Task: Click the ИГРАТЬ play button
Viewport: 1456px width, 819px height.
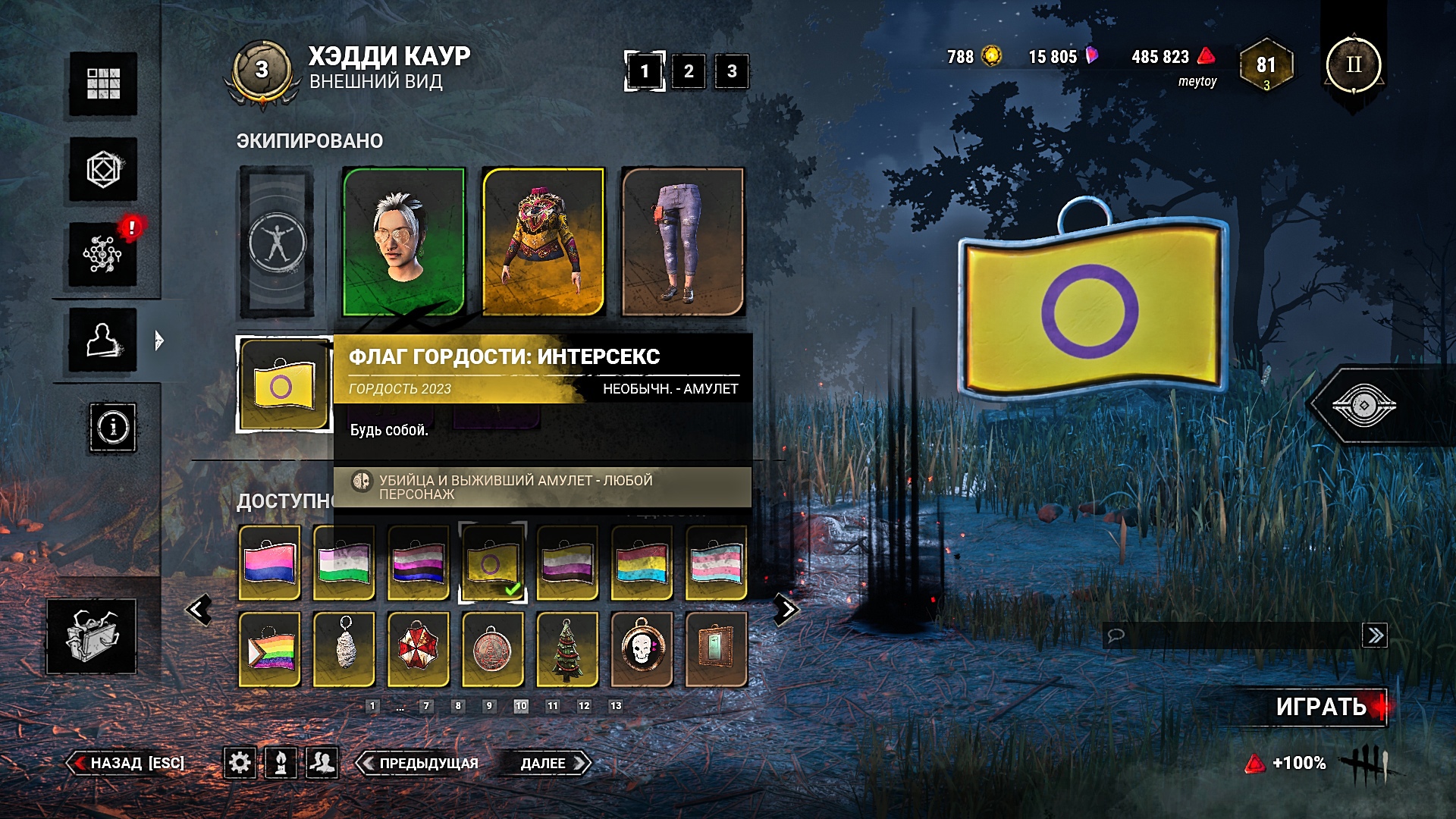Action: pos(1321,707)
